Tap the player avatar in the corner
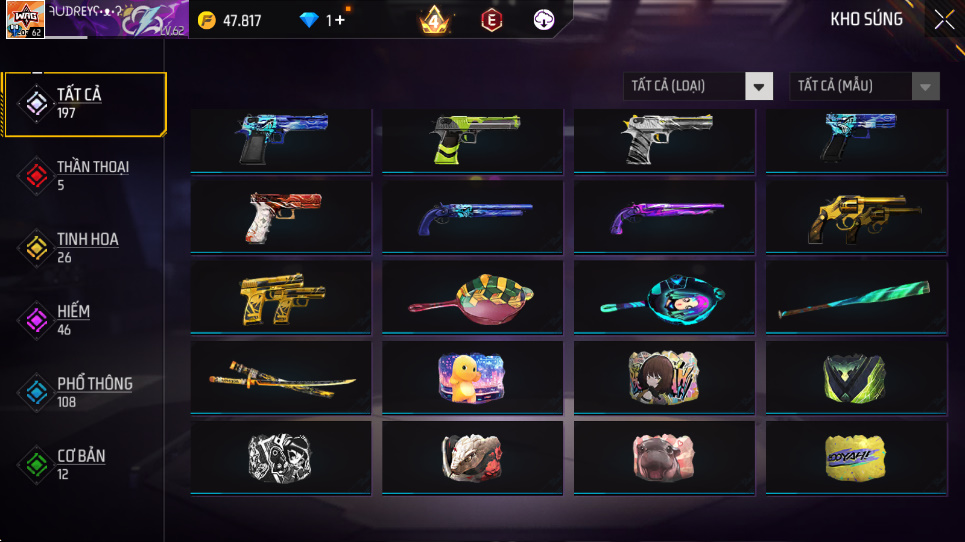The image size is (965, 542). [24, 20]
